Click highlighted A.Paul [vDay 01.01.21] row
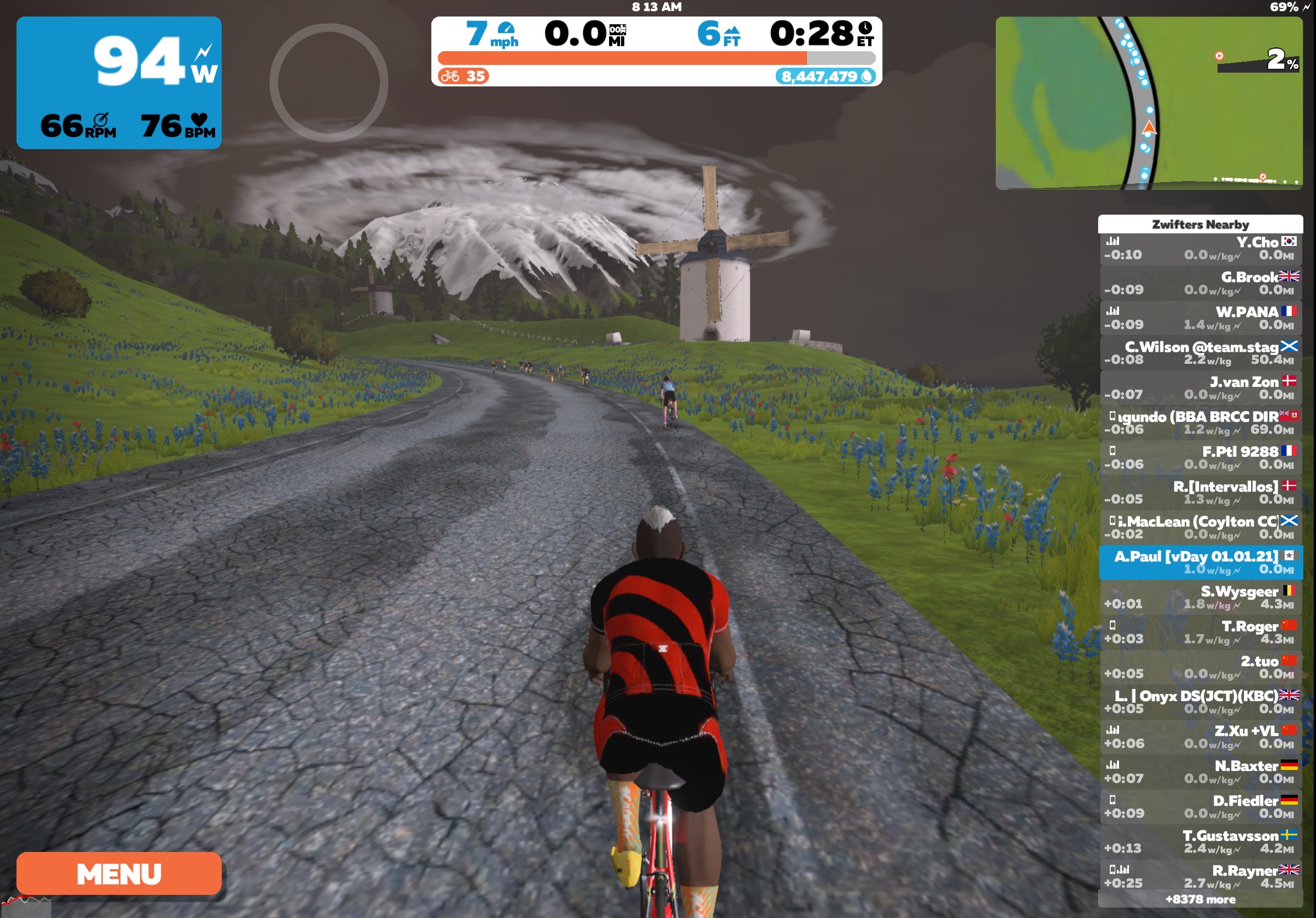 (1200, 562)
